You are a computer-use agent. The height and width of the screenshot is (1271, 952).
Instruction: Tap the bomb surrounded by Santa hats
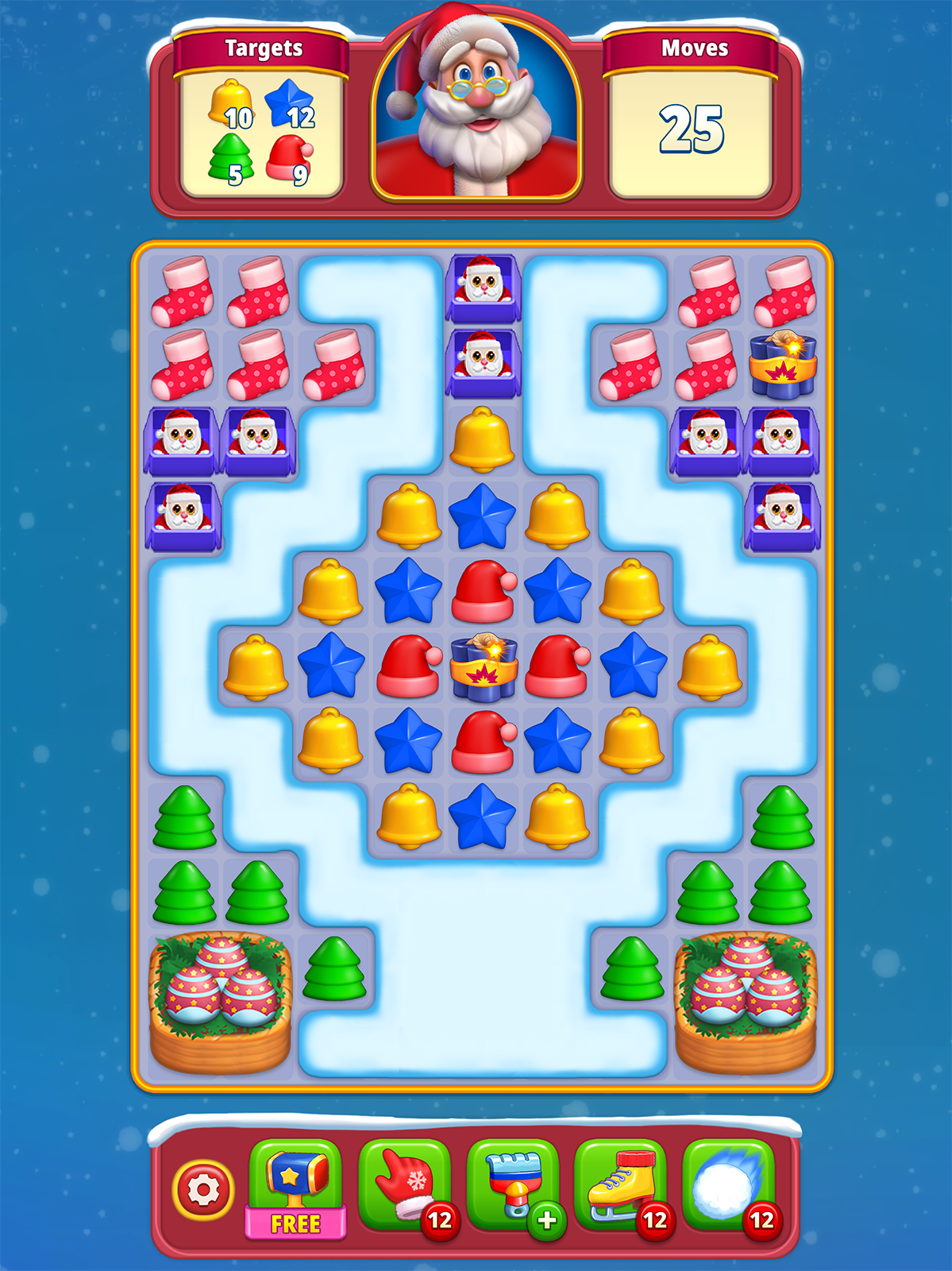(484, 667)
